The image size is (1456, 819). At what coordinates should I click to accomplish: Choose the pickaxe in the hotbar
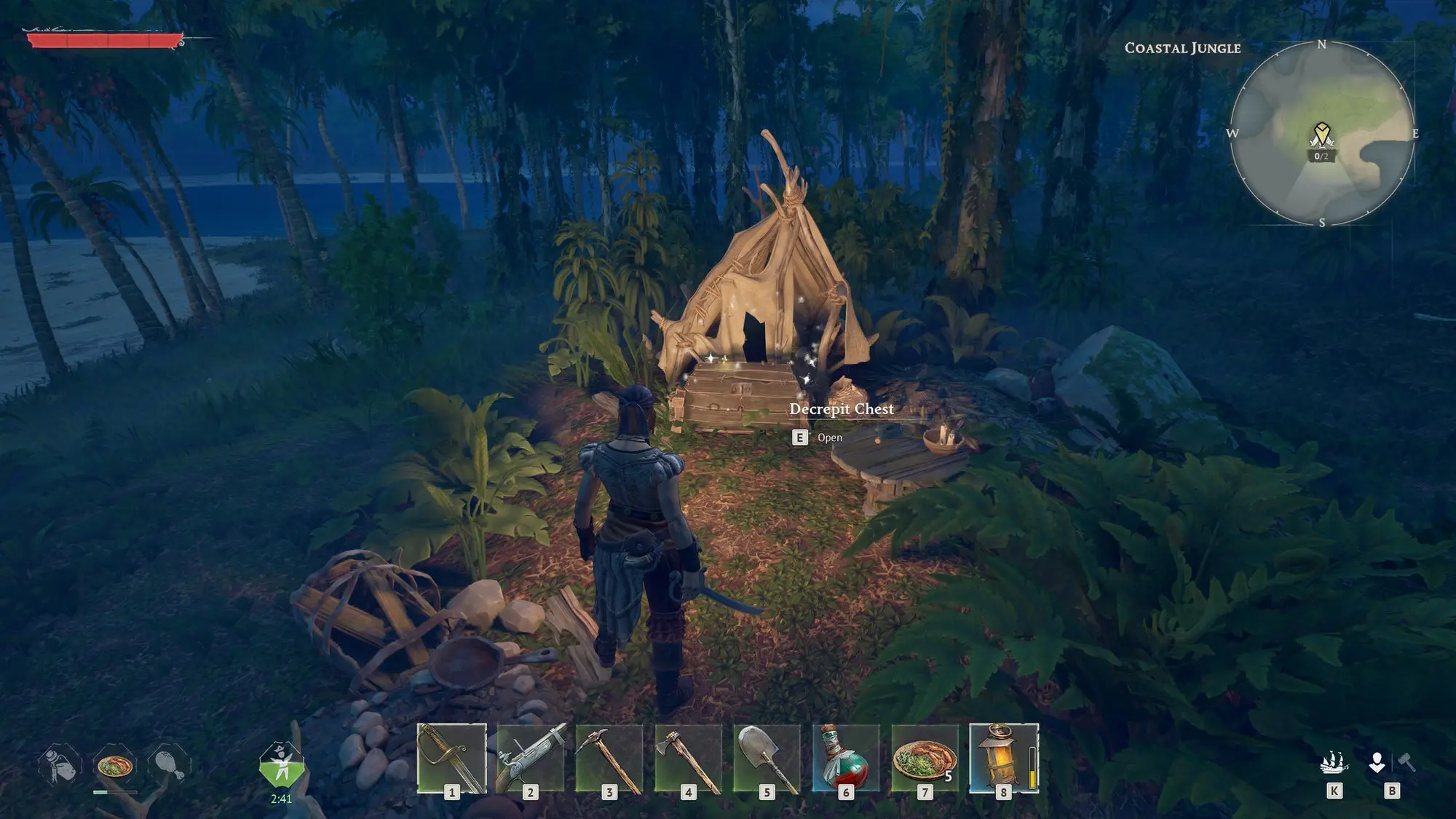[609, 758]
